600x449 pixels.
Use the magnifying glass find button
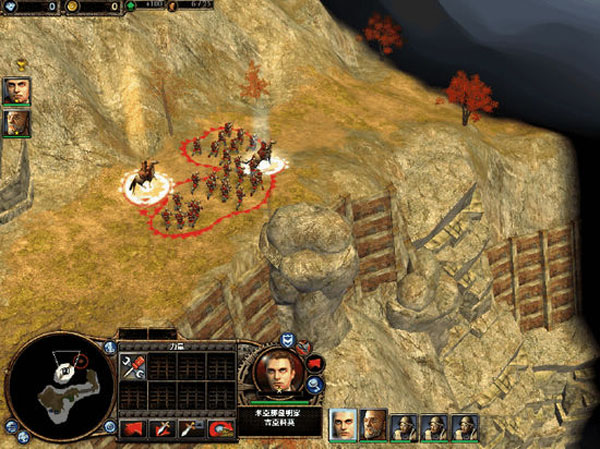(x=314, y=384)
